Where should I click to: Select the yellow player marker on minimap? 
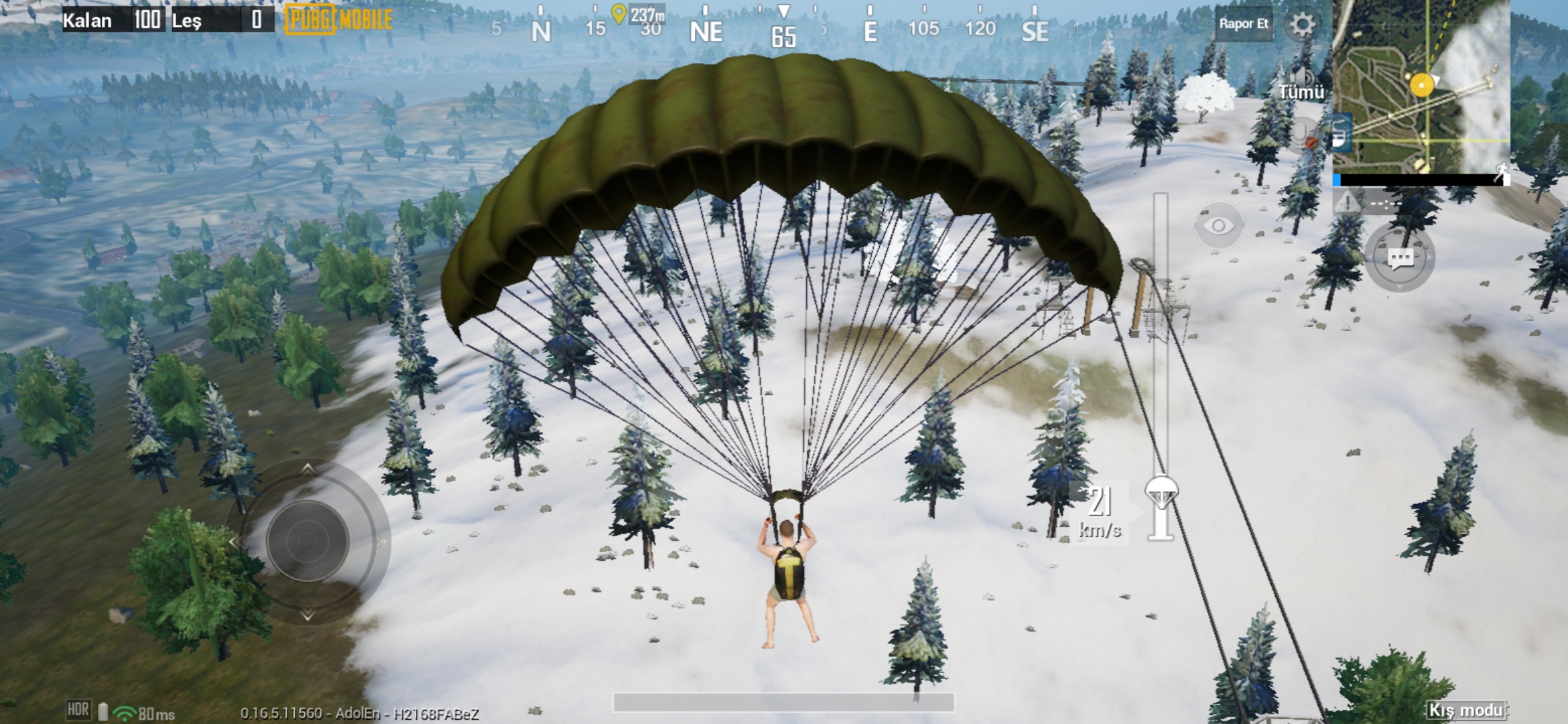pyautogui.click(x=1421, y=85)
